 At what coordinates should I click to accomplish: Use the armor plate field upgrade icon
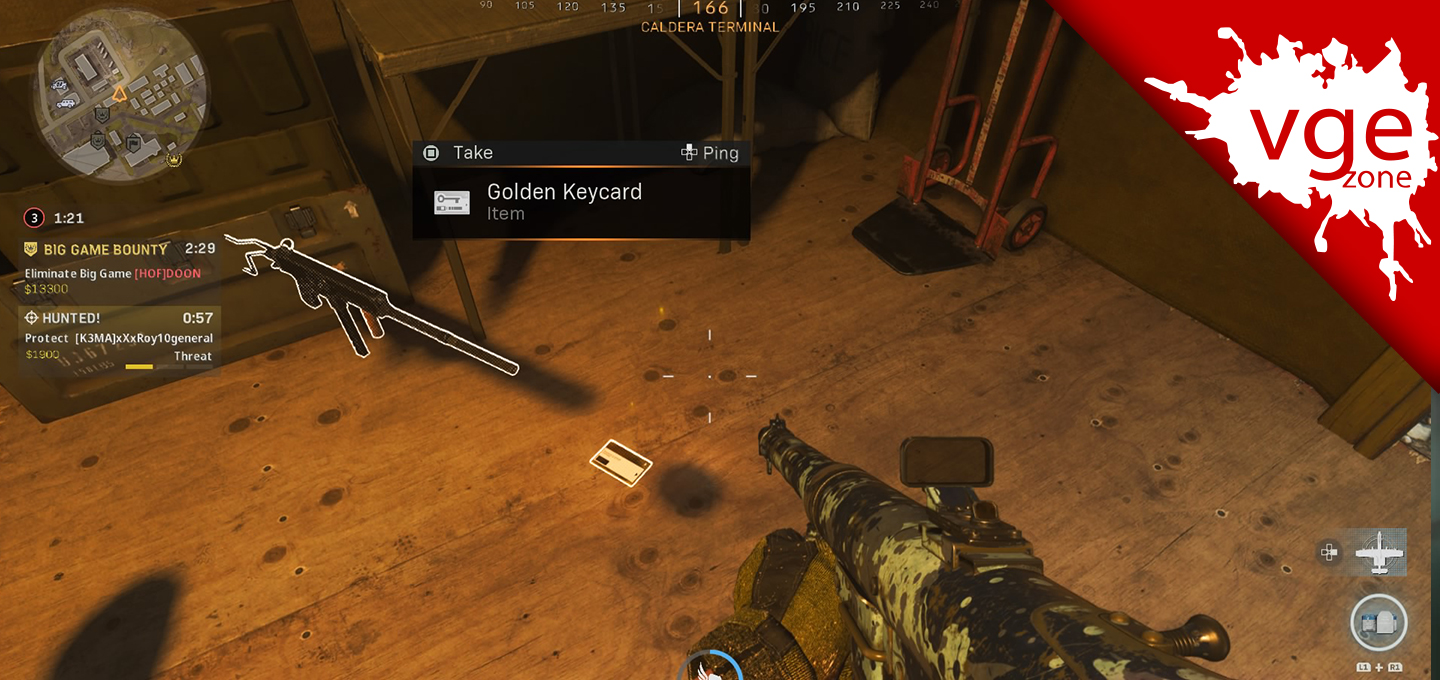[x=1379, y=624]
